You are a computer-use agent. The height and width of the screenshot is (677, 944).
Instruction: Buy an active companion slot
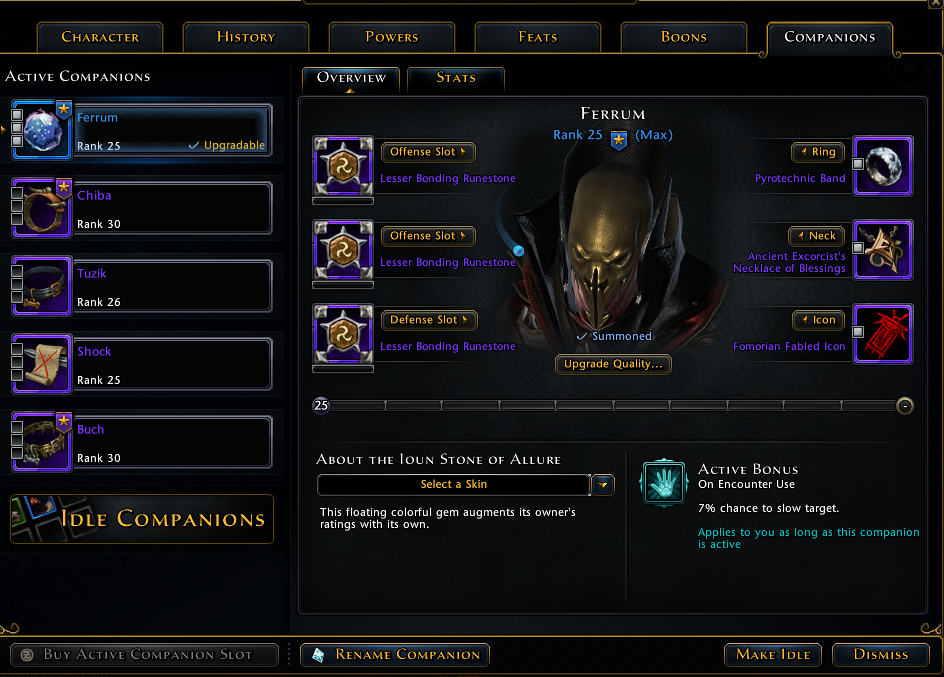click(x=145, y=655)
